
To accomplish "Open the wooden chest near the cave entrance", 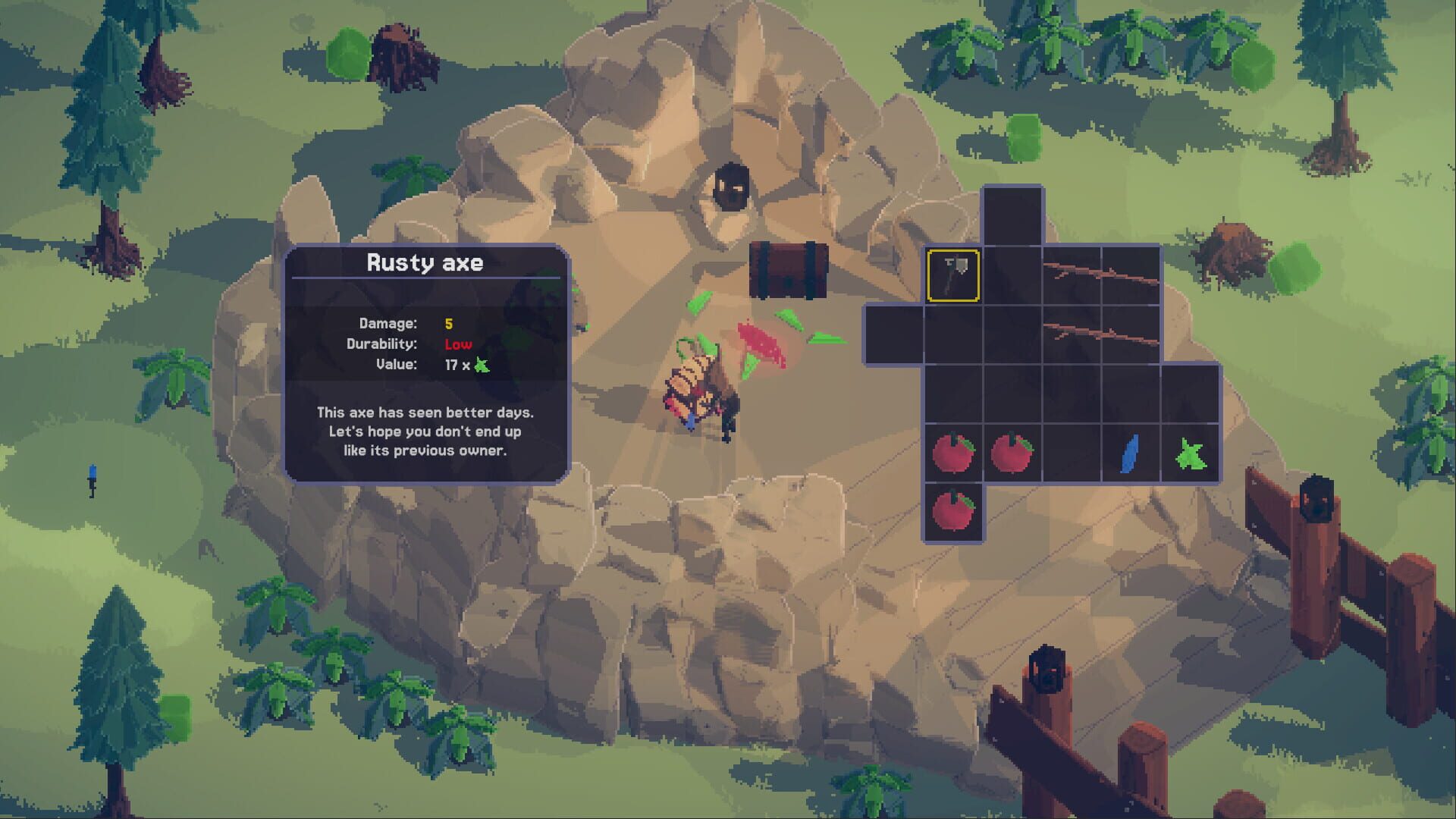I will [789, 269].
